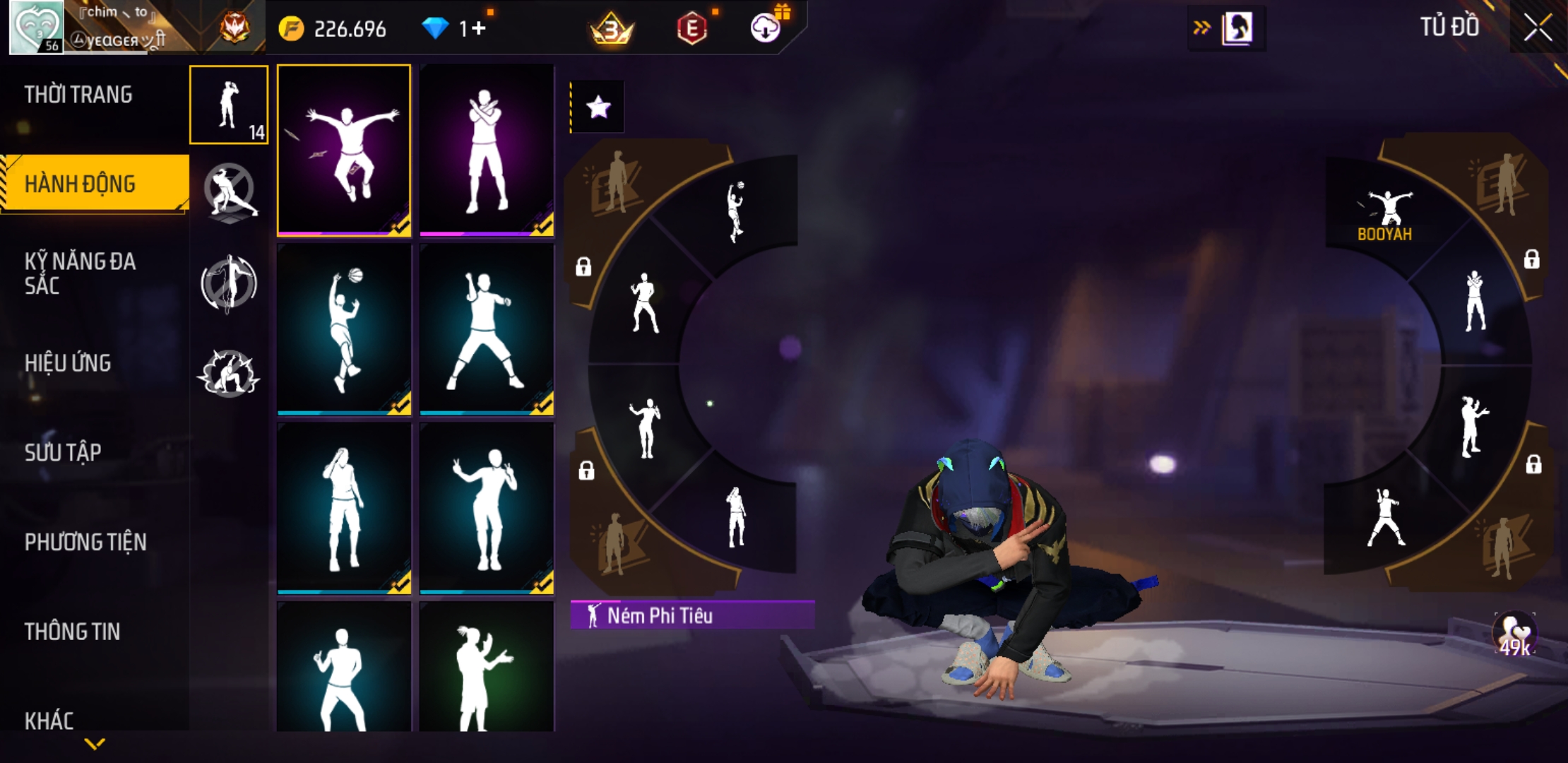This screenshot has height=763, width=1568.
Task: Open the download cloud gift icon
Action: 766,28
